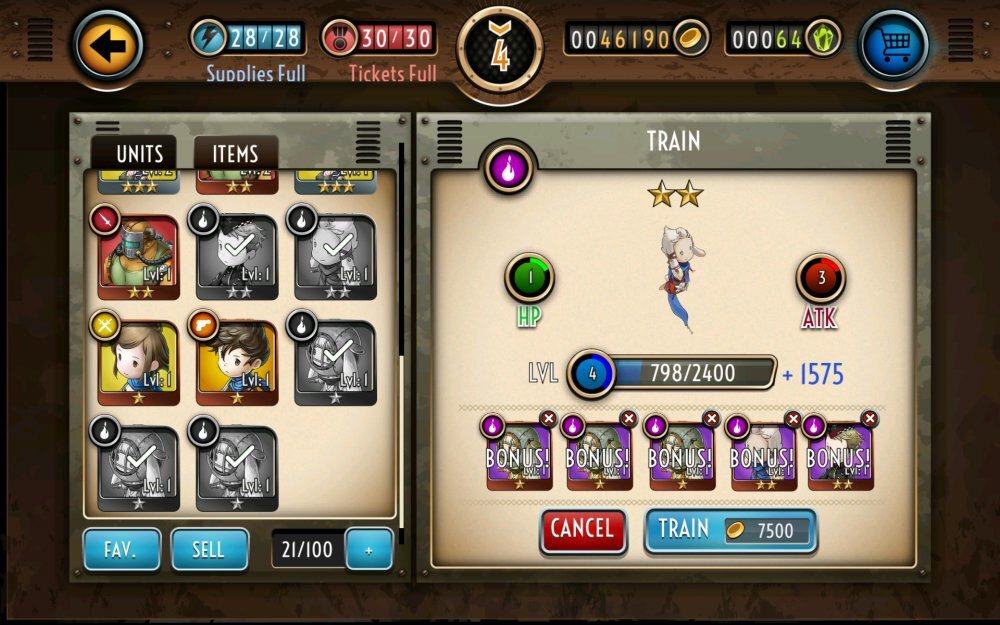
Task: Switch to the ITEMS tab
Action: (x=235, y=154)
